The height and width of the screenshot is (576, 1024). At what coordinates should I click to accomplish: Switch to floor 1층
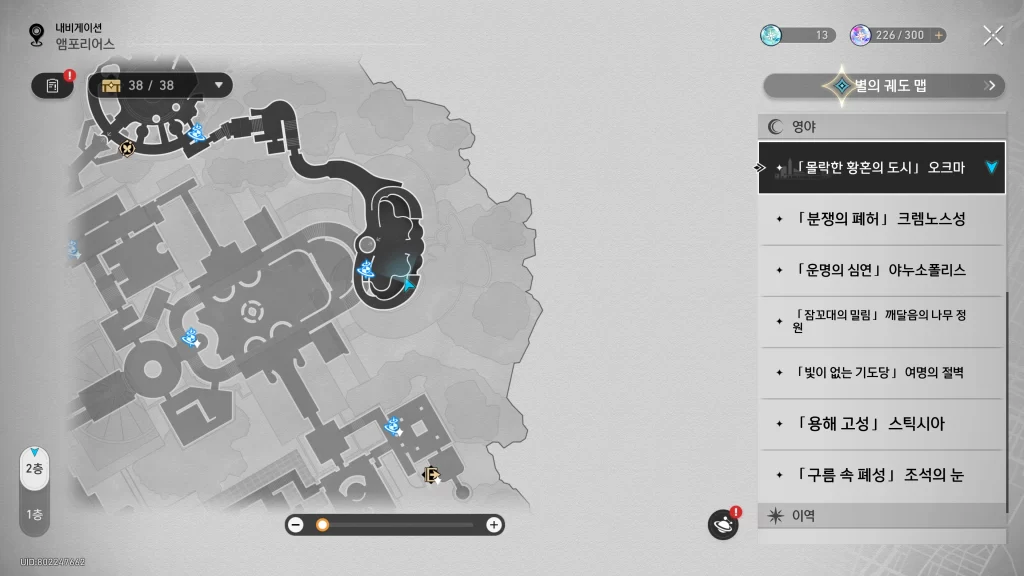pos(35,515)
